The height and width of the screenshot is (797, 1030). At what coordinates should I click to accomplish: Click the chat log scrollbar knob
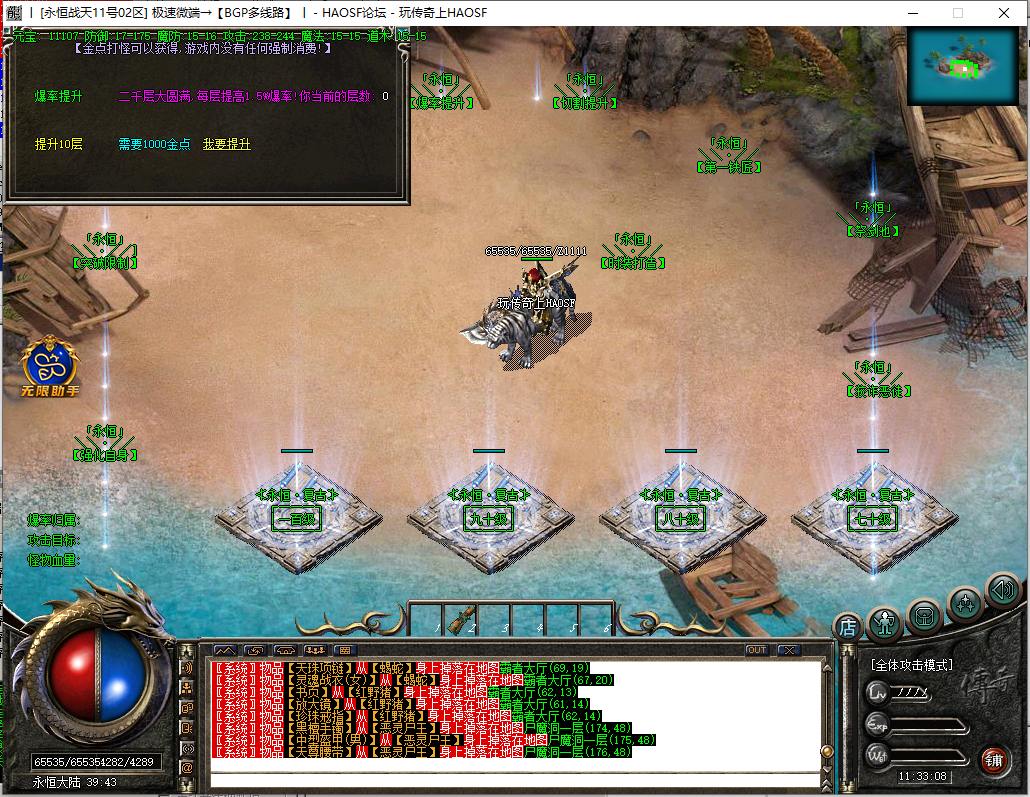click(827, 752)
